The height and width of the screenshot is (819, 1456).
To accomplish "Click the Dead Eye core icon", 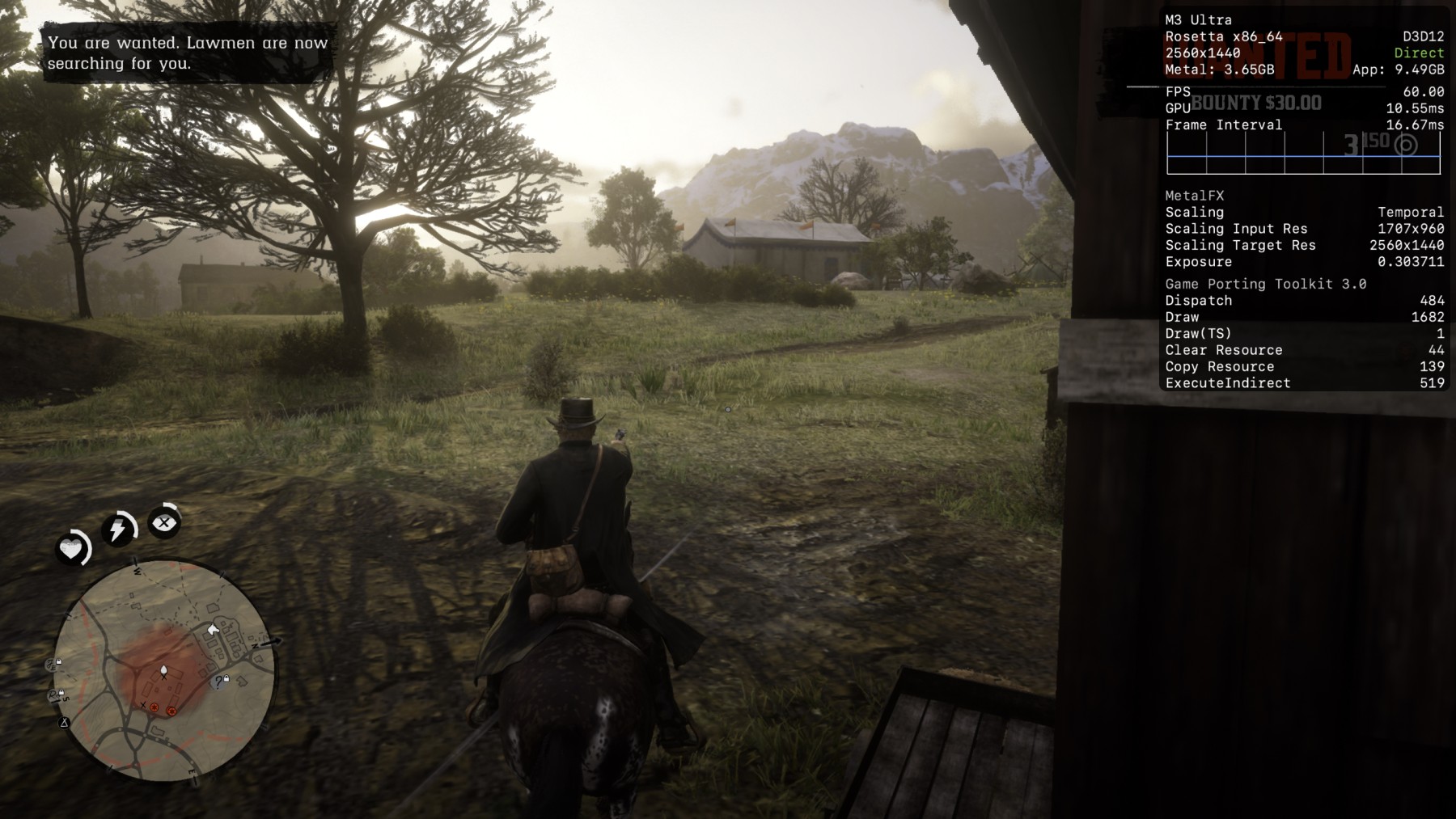I will pos(164,522).
